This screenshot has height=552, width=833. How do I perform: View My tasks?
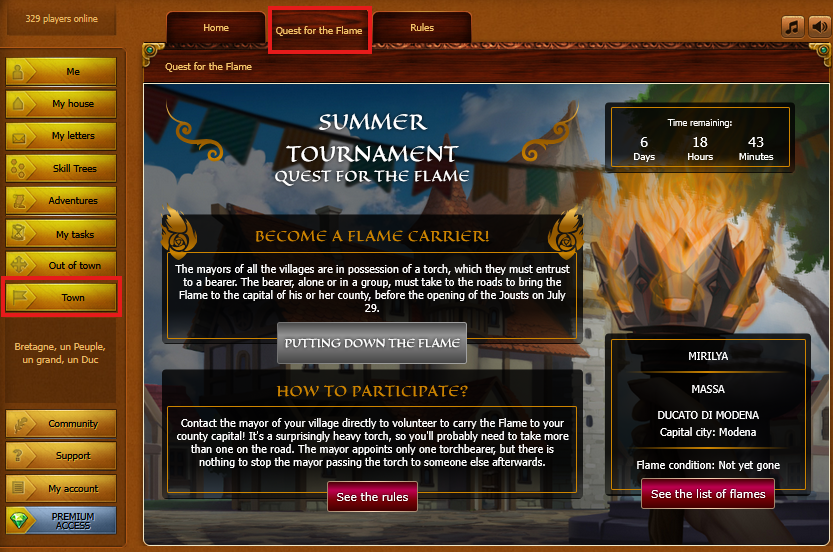(62, 234)
